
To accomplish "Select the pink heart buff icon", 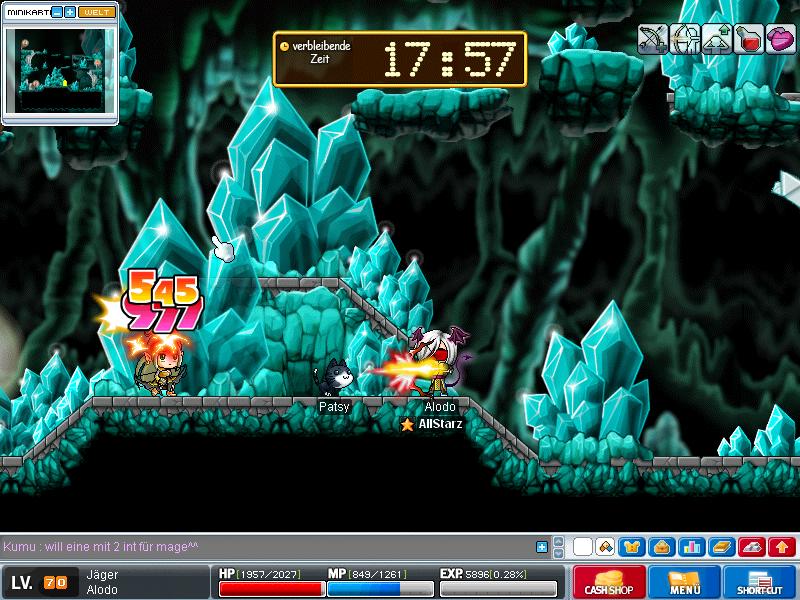I will click(781, 39).
